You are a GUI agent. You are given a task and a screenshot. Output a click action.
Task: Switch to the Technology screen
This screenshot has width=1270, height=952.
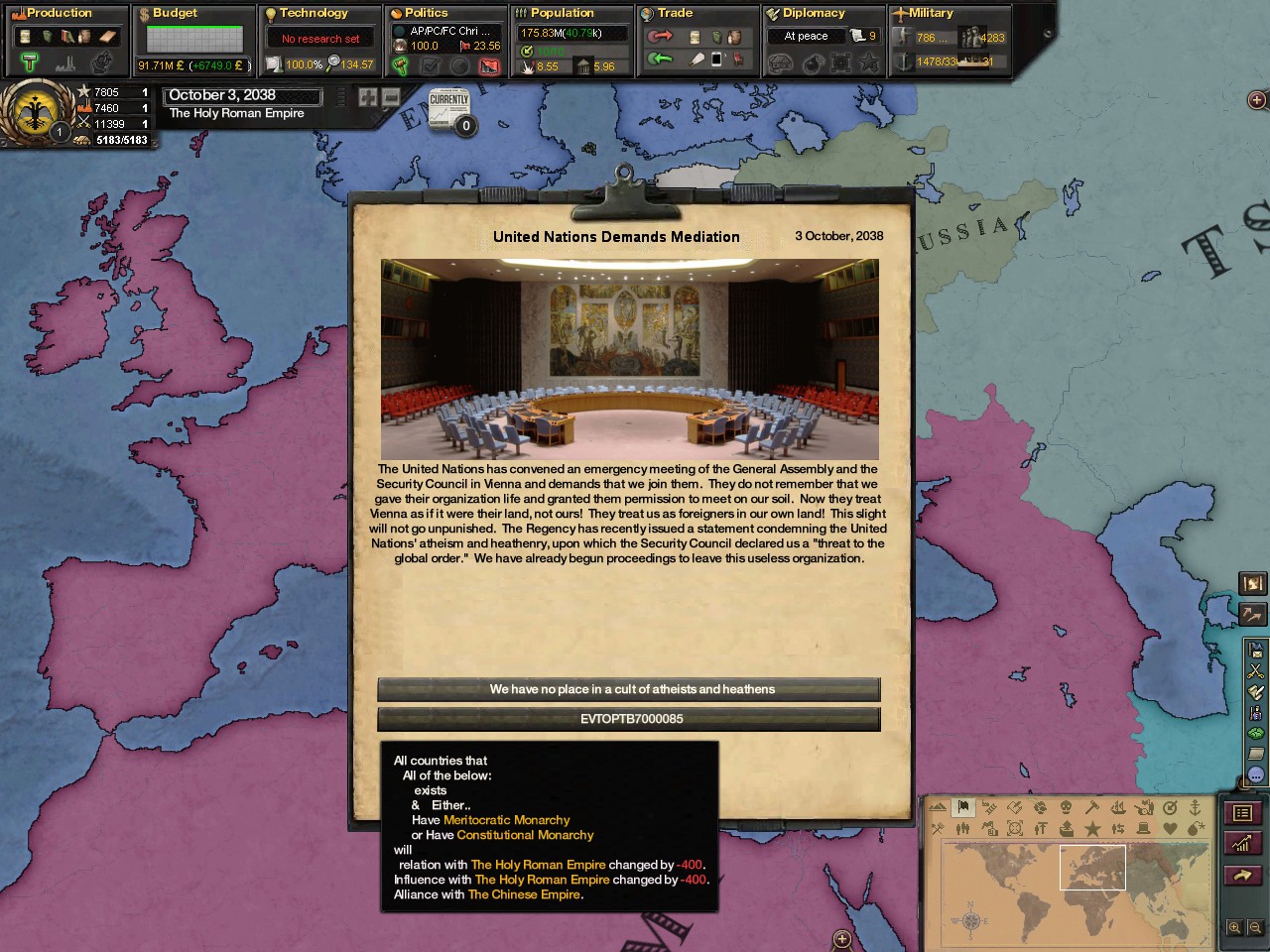click(x=314, y=13)
